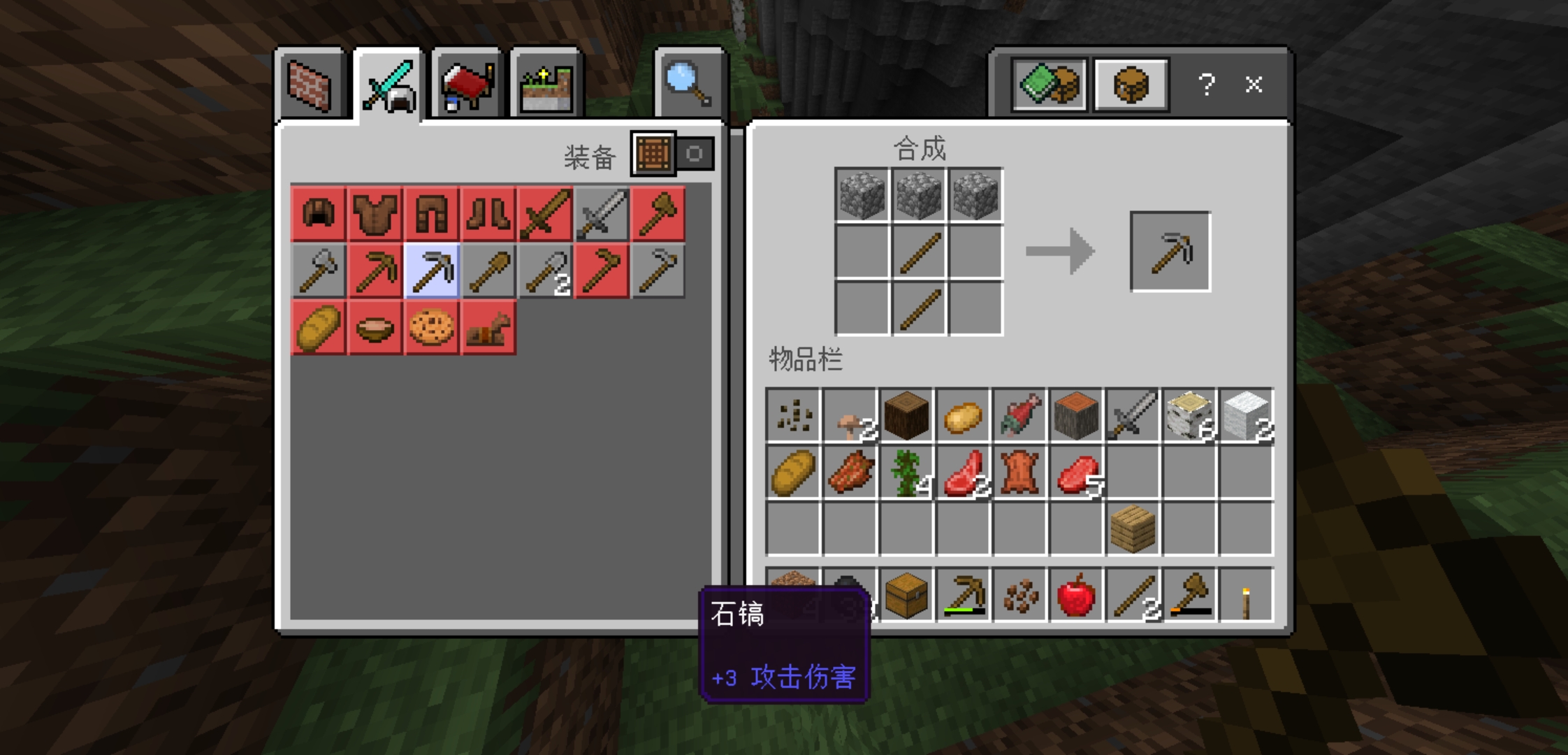Select the red apple in the hotbar
The height and width of the screenshot is (755, 1568).
1076,596
